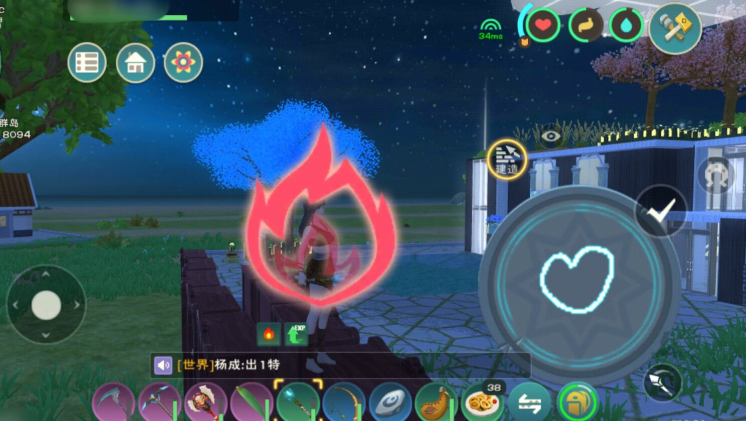Open the flower icon menu
Screen dimensions: 746x421
point(182,63)
